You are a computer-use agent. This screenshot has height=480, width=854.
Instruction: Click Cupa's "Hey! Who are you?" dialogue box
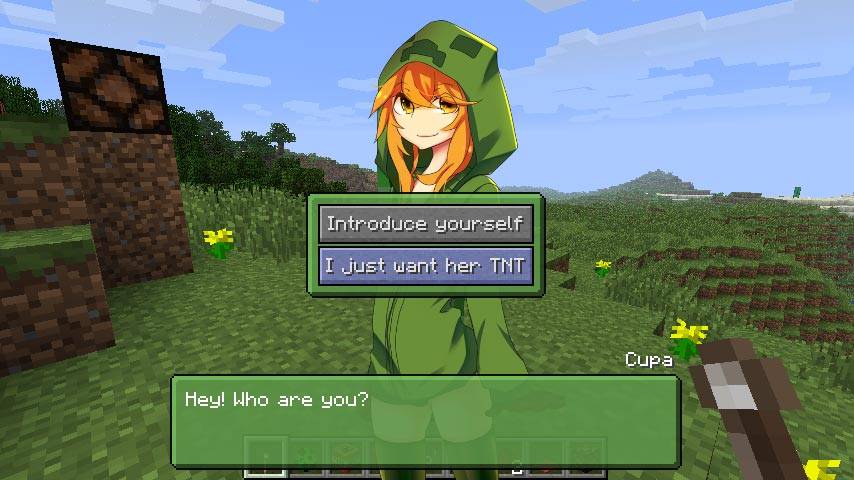425,421
